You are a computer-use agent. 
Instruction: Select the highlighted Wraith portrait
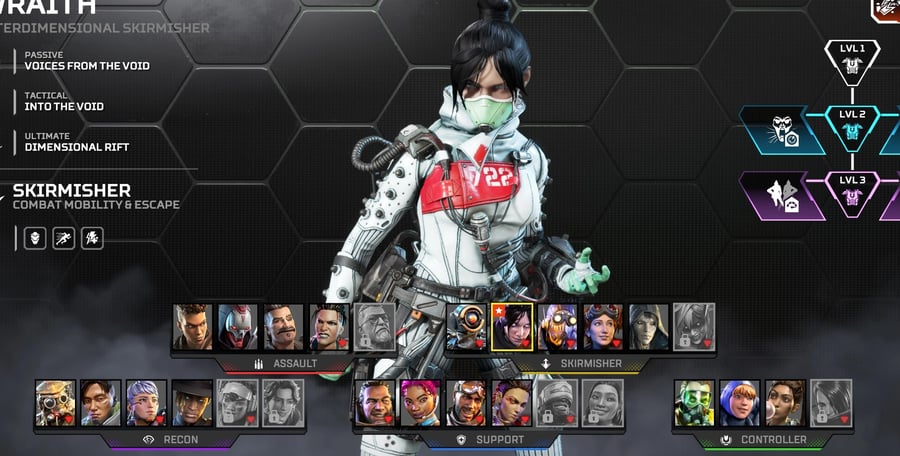pos(512,327)
